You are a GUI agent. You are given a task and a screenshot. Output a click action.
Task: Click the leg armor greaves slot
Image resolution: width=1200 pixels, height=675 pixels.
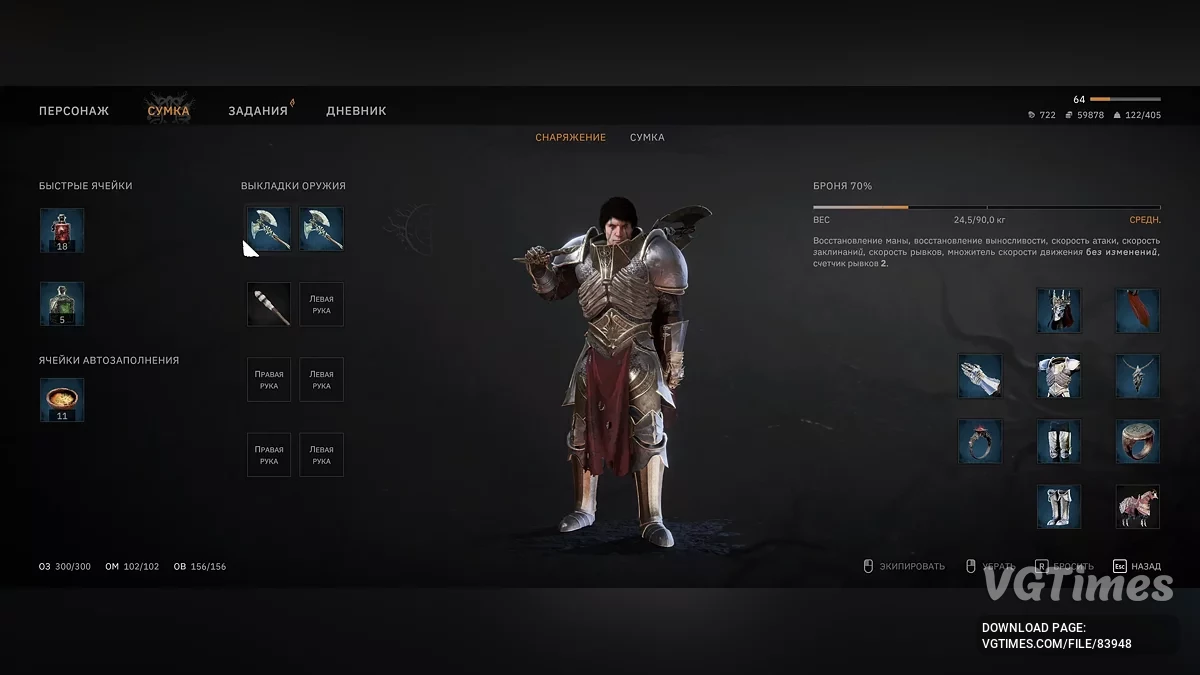[x=1059, y=441]
